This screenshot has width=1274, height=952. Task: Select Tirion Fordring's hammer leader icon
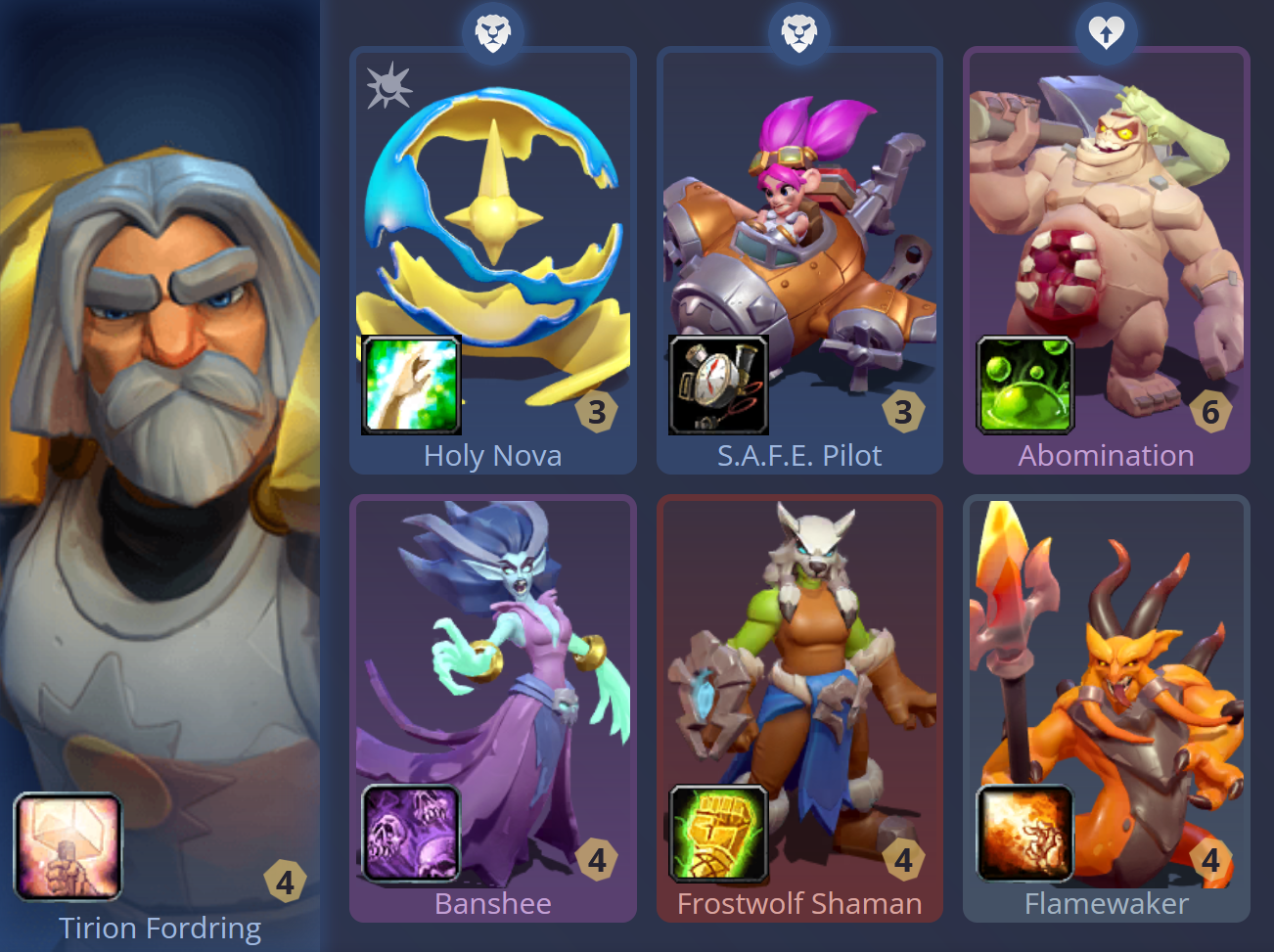pyautogui.click(x=67, y=843)
